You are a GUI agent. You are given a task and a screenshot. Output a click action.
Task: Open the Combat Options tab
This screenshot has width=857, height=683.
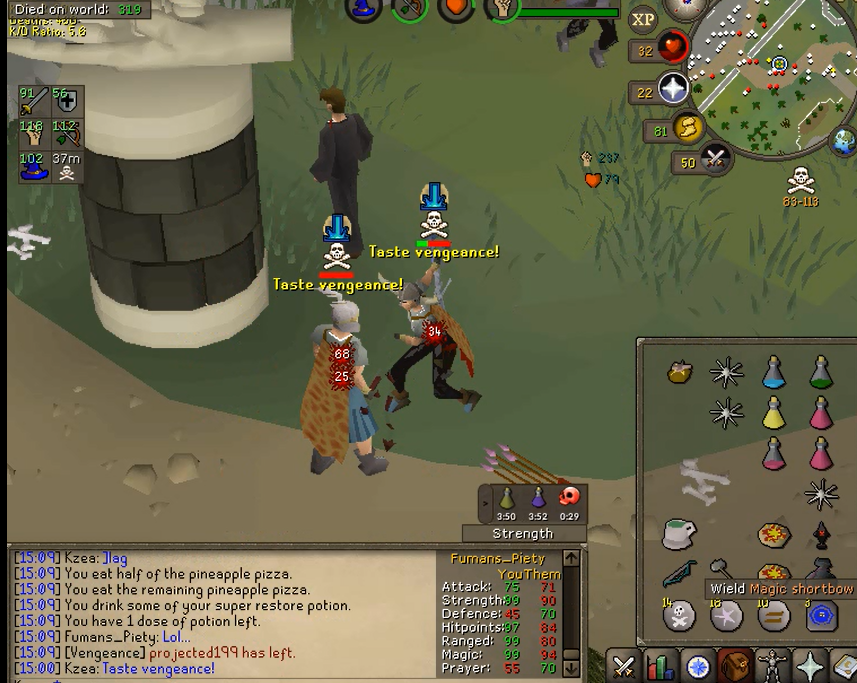(x=624, y=665)
